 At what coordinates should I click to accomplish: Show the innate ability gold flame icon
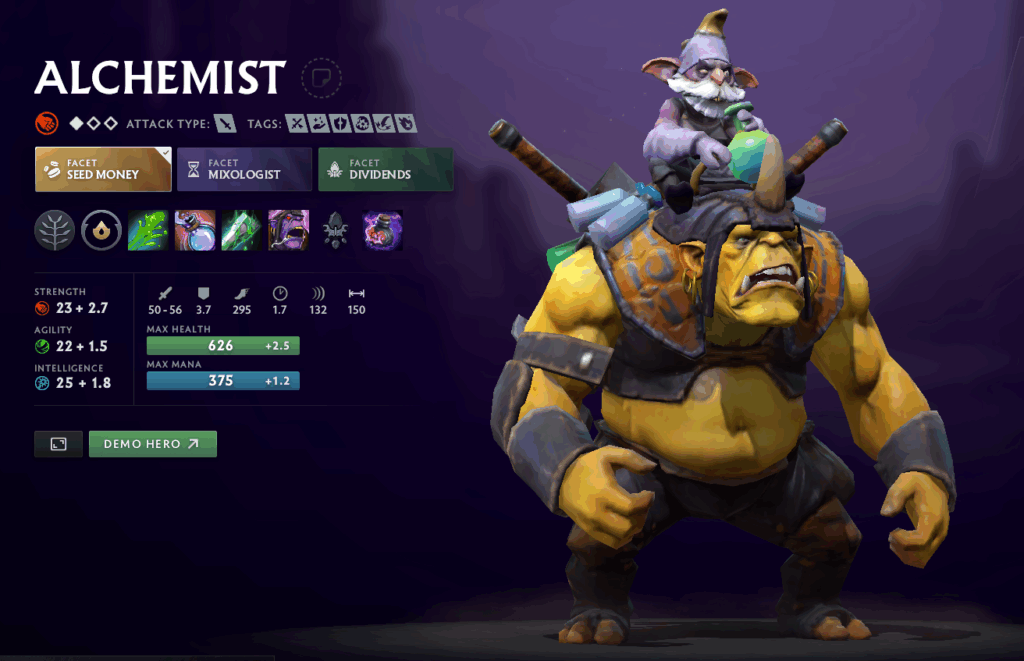pyautogui.click(x=101, y=230)
